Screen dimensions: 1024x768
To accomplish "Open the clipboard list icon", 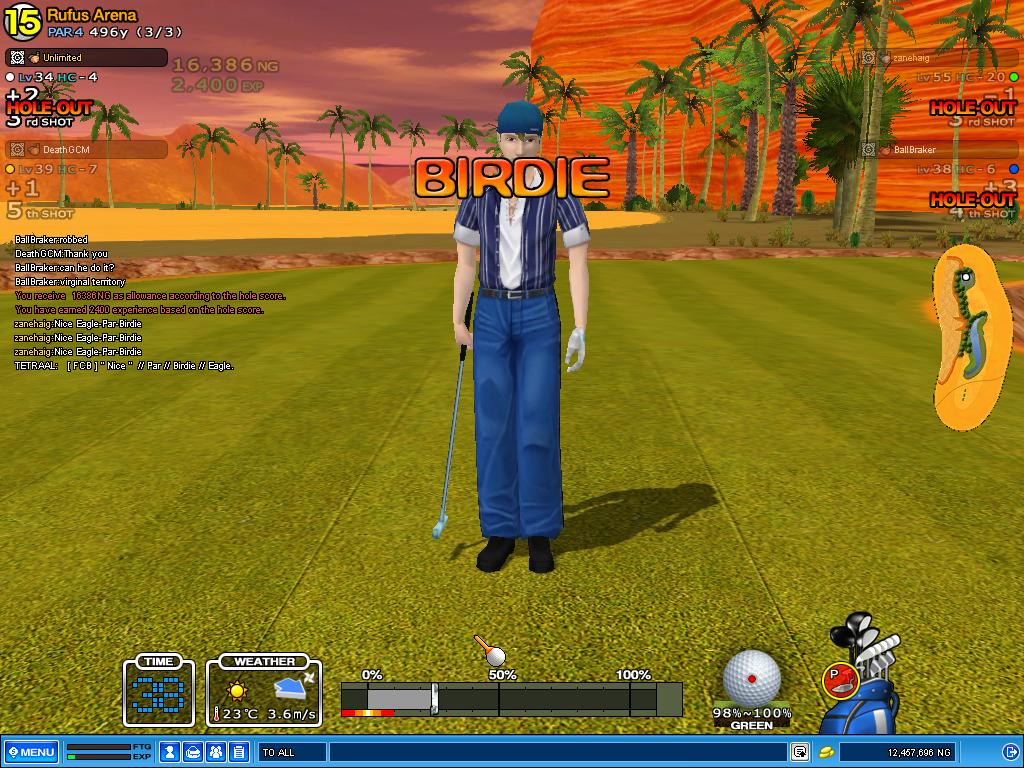I will pos(239,752).
